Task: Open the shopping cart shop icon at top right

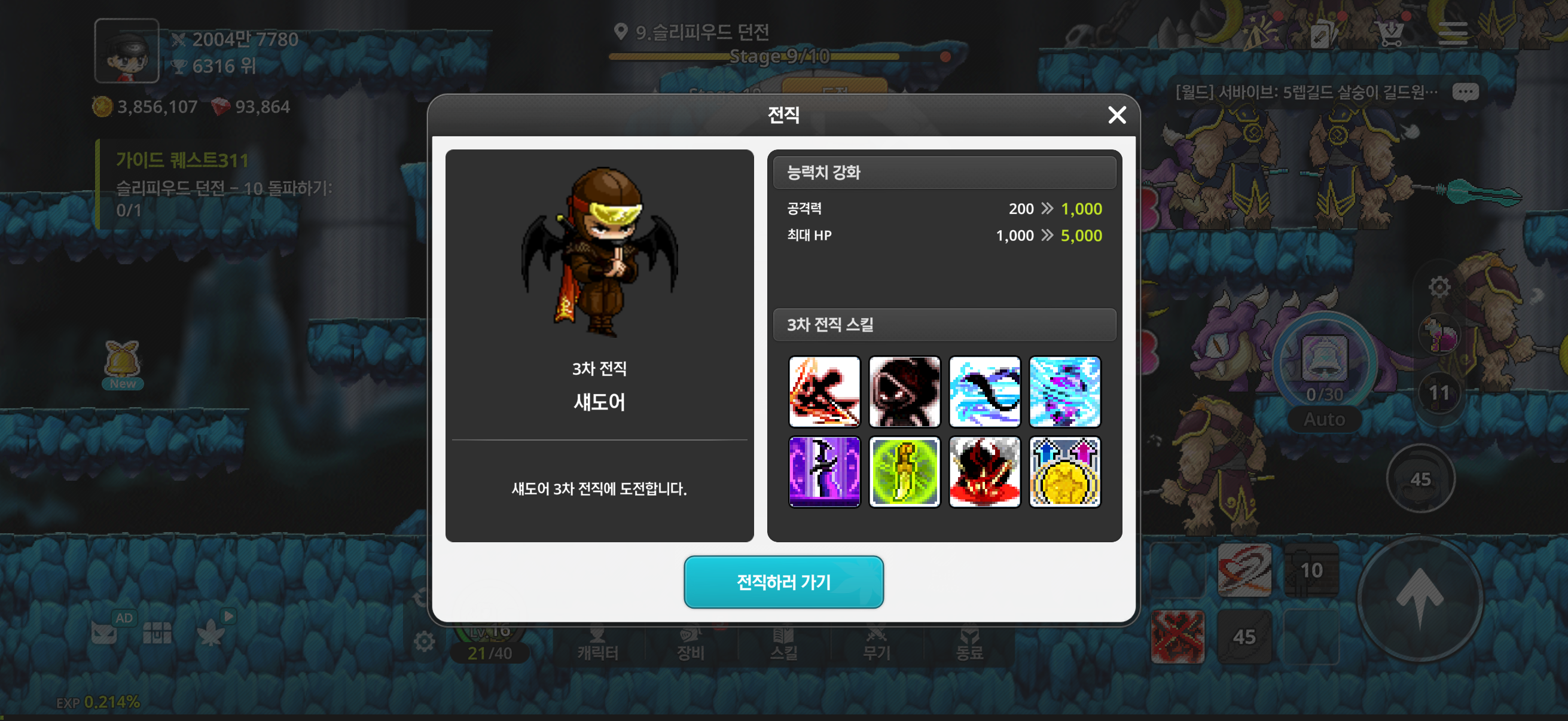Action: point(1390,33)
